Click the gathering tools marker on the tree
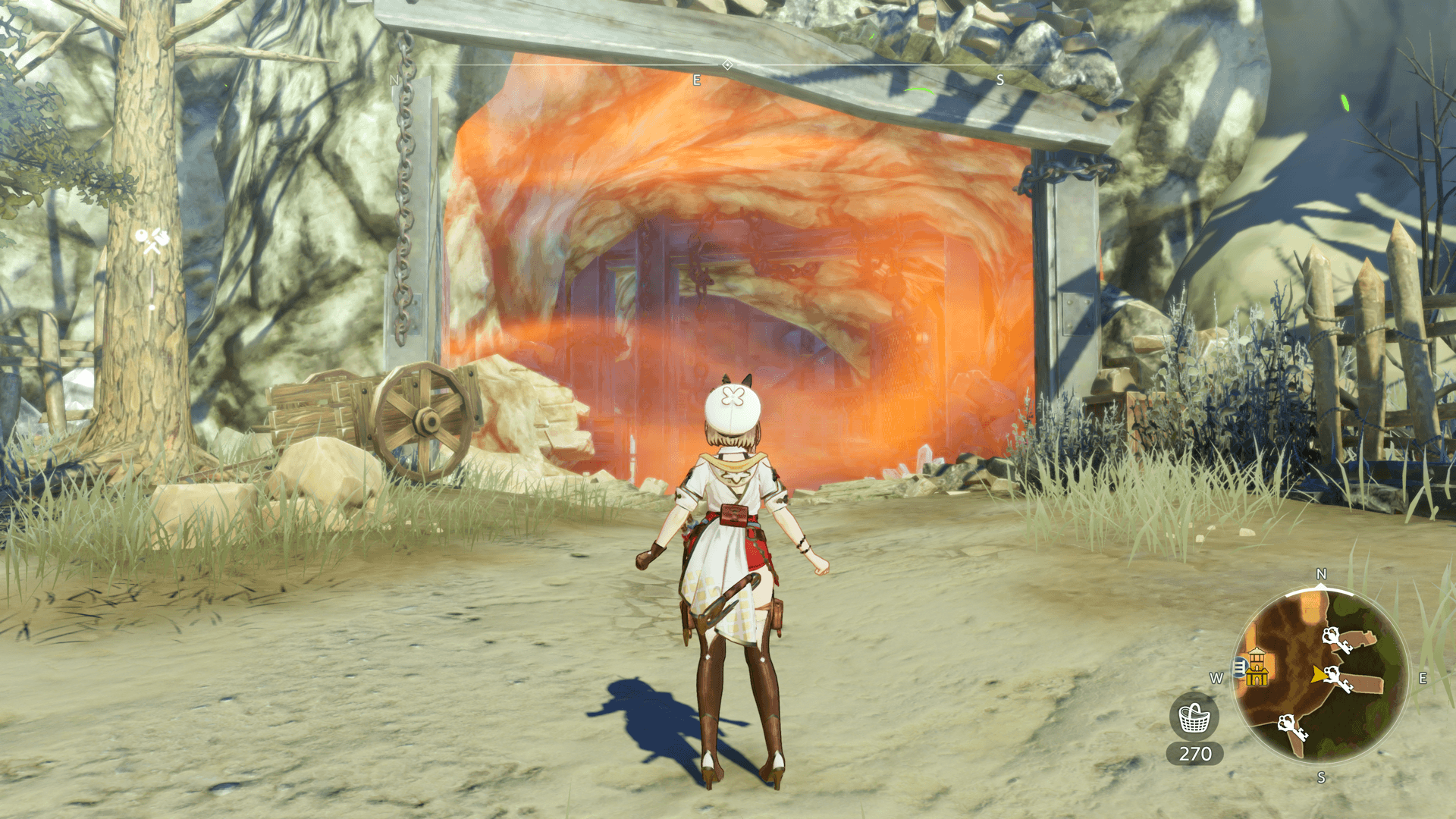Image resolution: width=1456 pixels, height=819 pixels. pos(152,241)
